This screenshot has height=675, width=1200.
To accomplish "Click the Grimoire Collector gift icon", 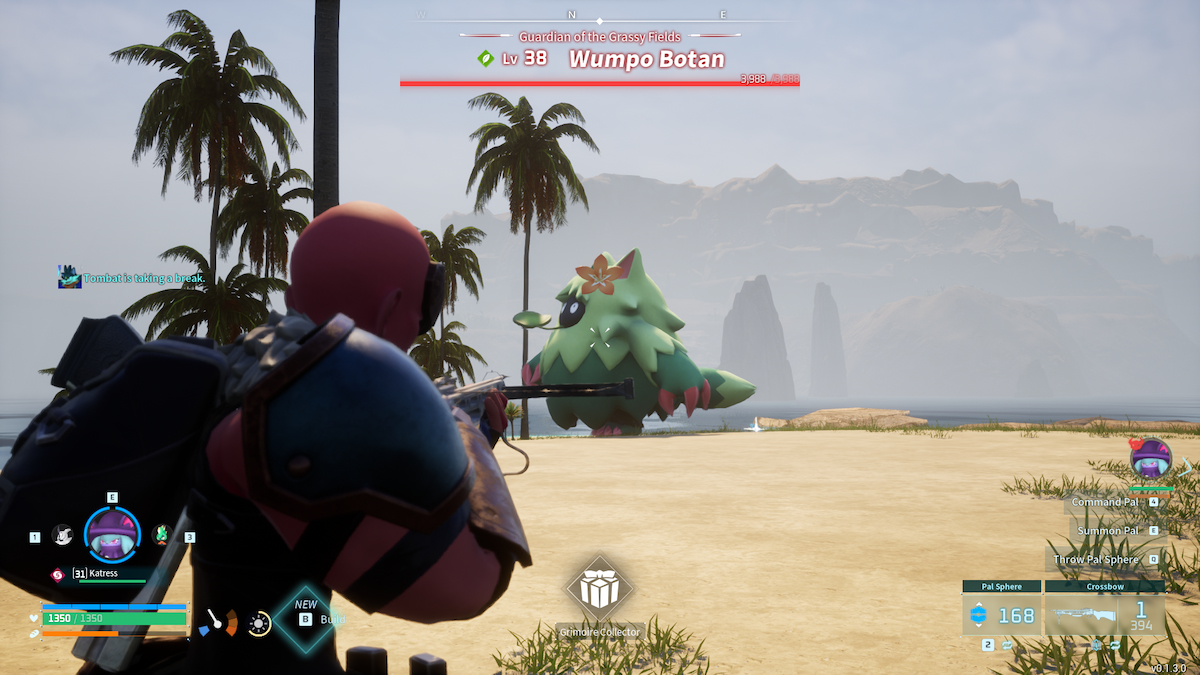I will (x=598, y=590).
